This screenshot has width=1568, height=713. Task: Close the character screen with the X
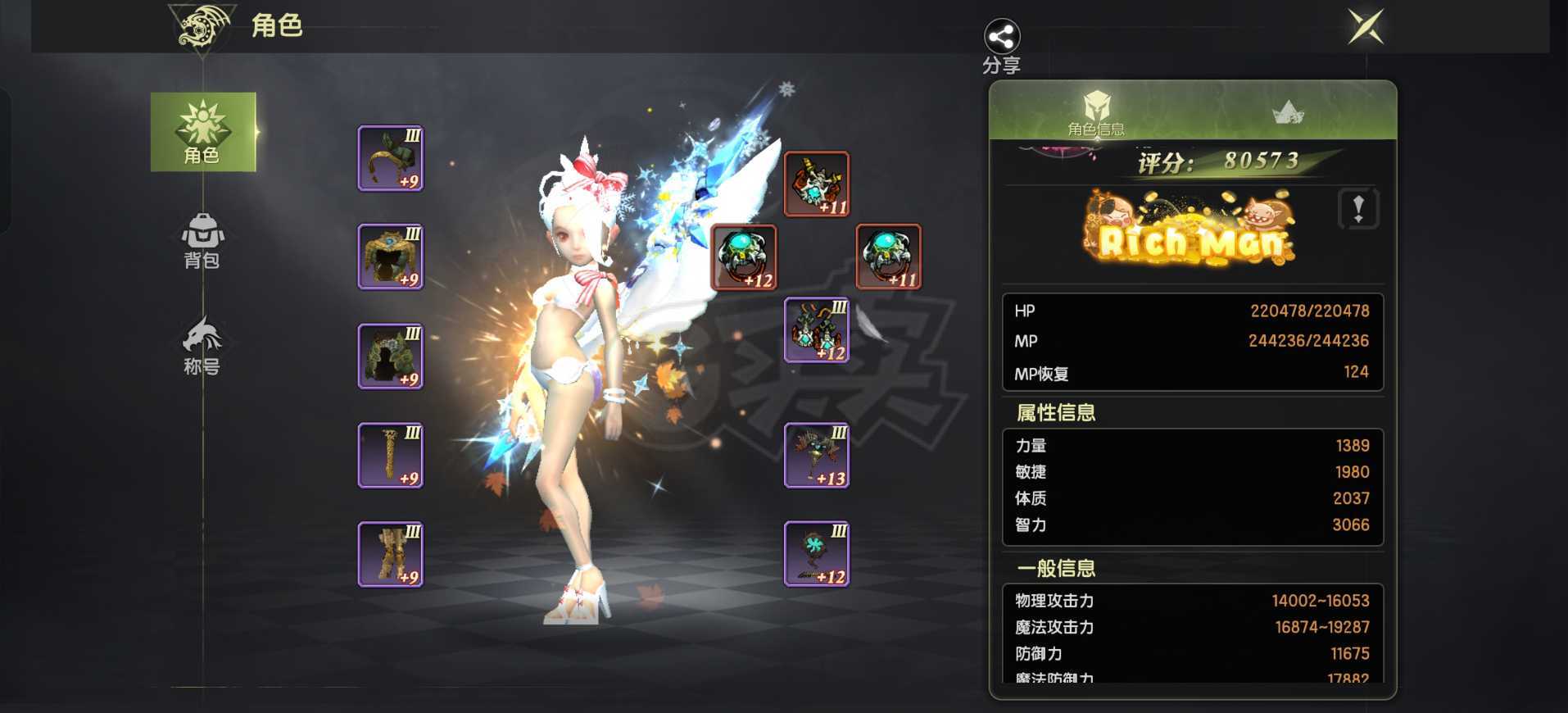click(x=1365, y=26)
